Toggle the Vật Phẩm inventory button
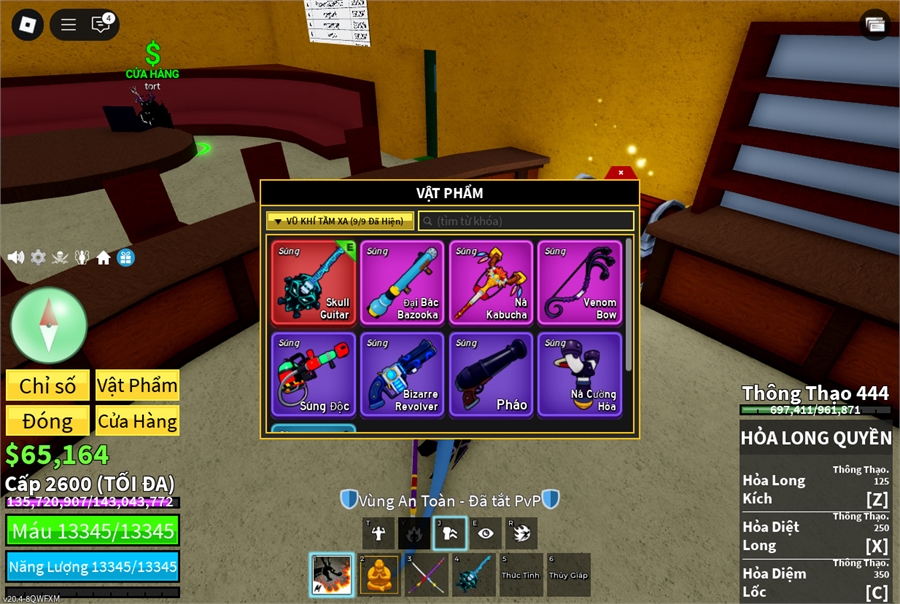This screenshot has height=604, width=900. click(137, 386)
